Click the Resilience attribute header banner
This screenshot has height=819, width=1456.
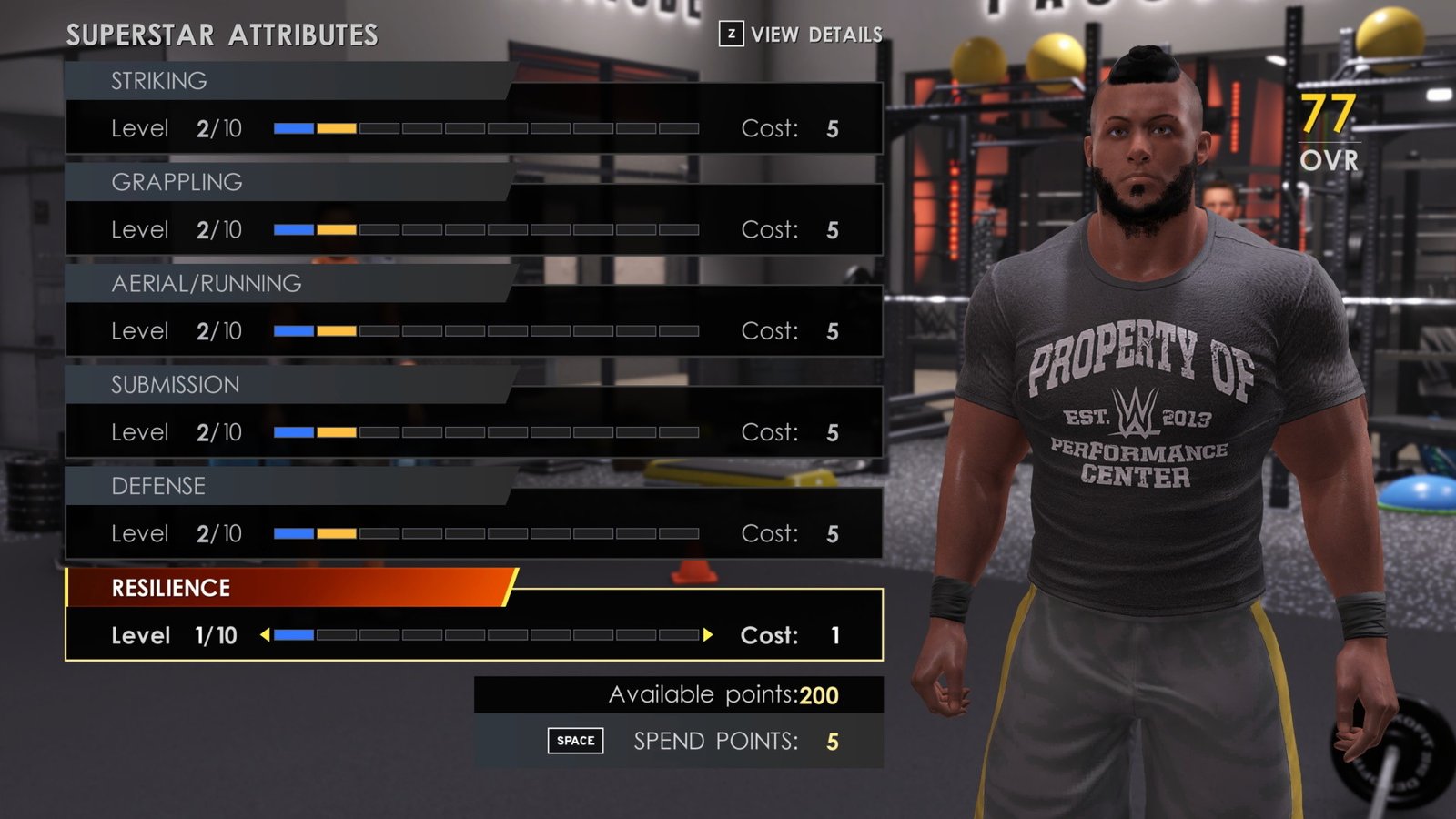(x=273, y=589)
